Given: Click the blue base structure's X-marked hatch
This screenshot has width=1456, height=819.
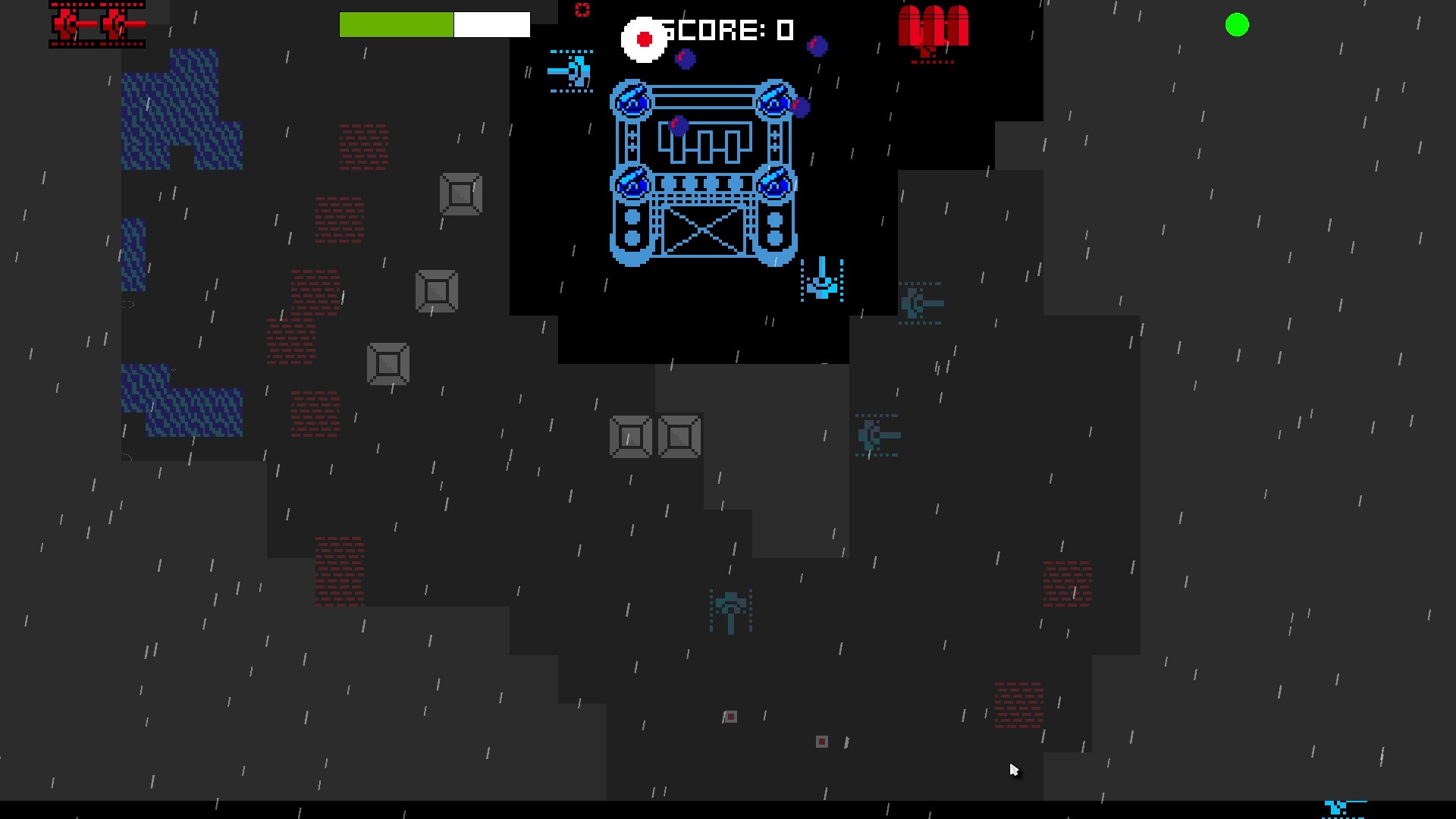Looking at the screenshot, I should pos(704,231).
